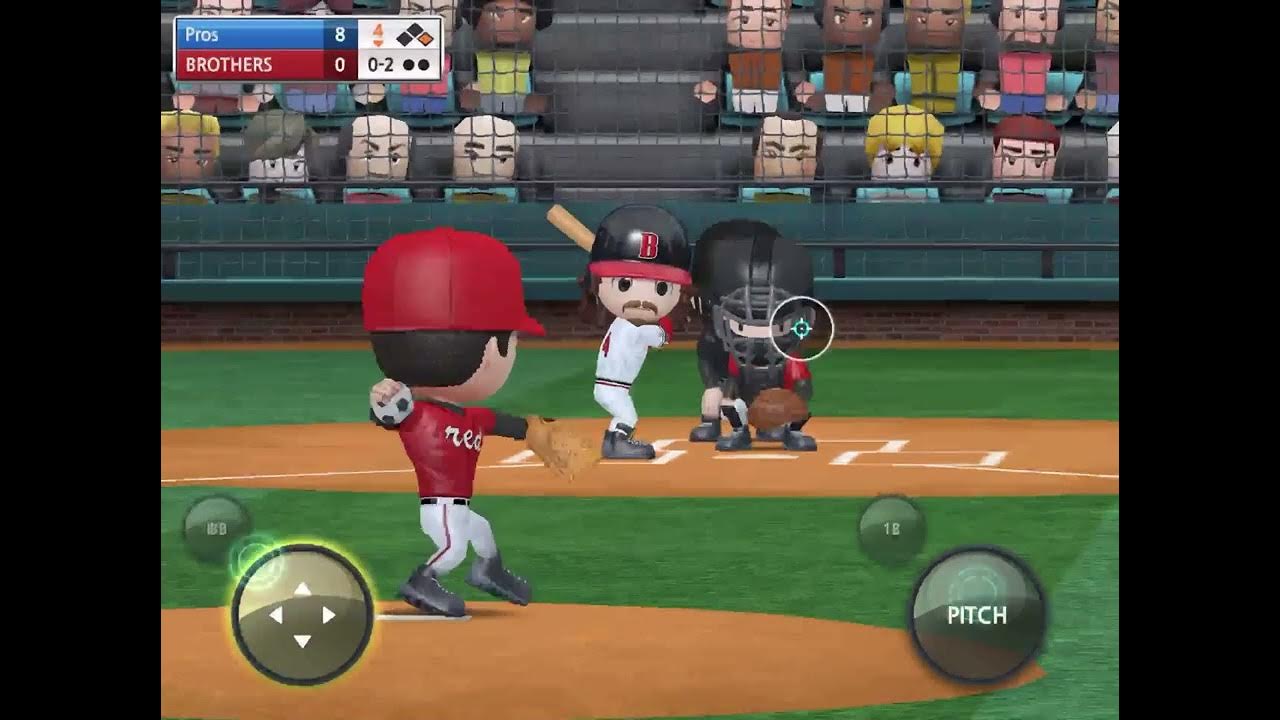
Task: Select the IBB intentional walk button
Action: [216, 528]
